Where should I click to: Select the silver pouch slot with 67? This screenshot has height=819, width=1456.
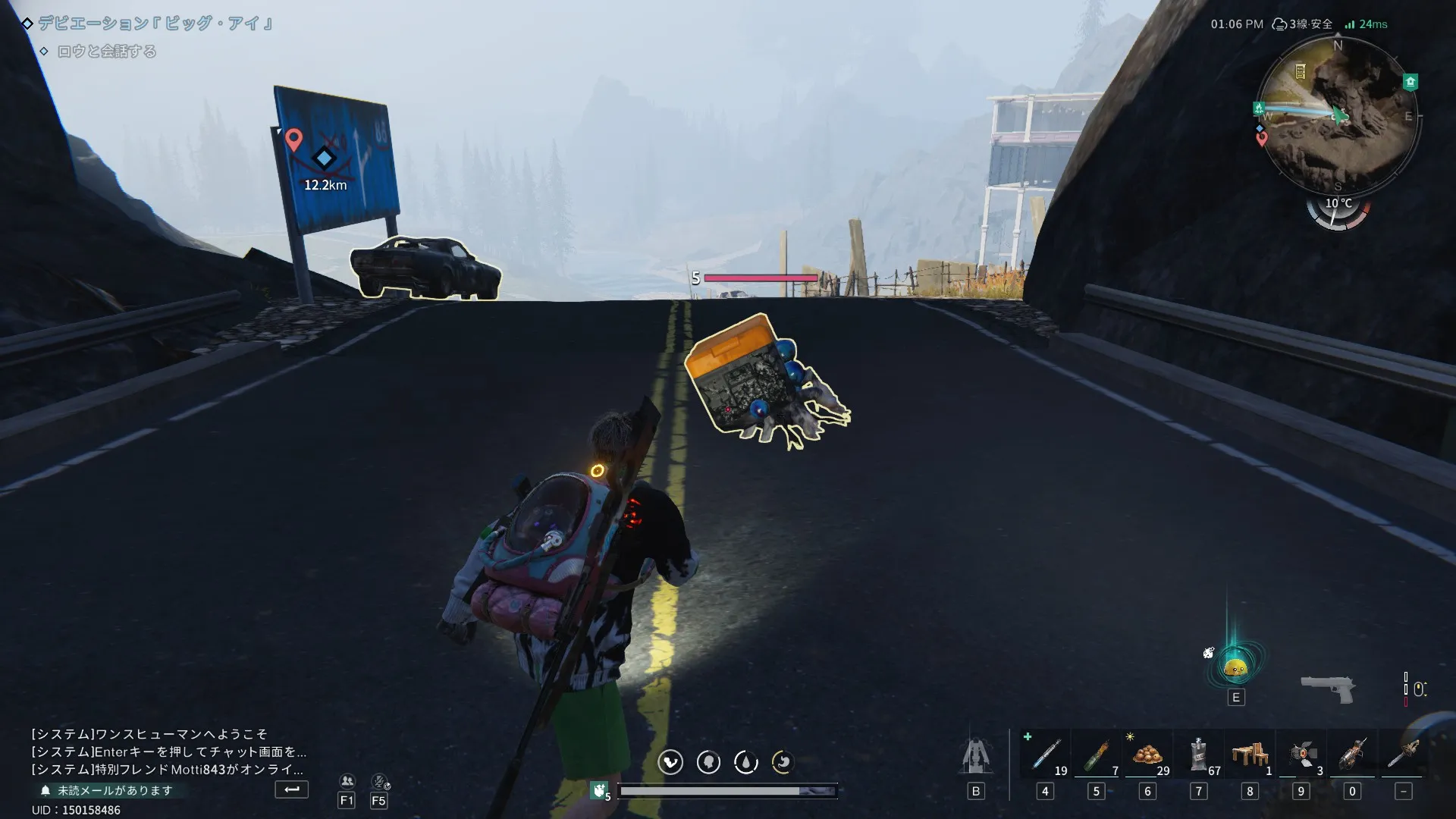pos(1199,755)
